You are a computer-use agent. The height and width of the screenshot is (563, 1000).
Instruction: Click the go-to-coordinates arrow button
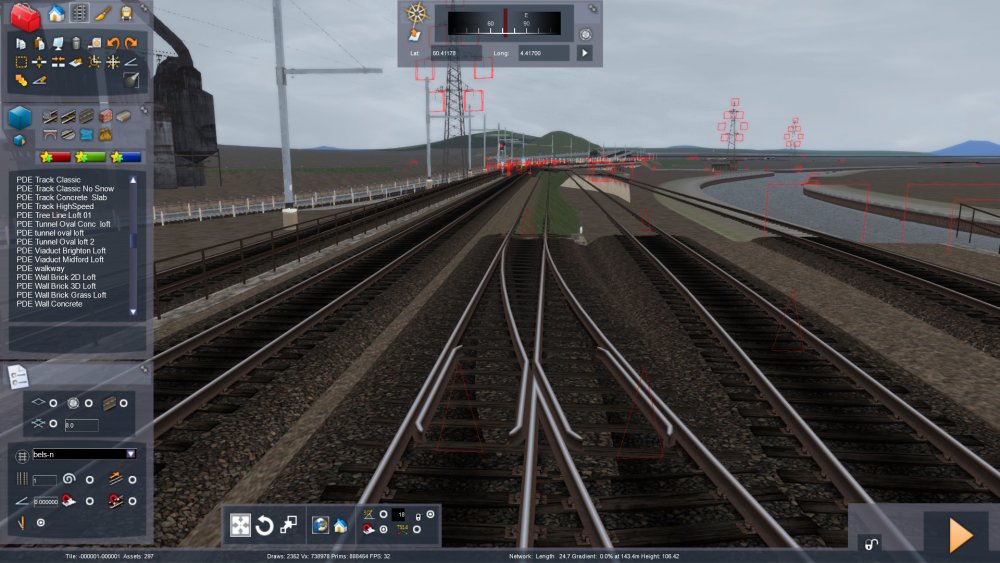pyautogui.click(x=584, y=52)
